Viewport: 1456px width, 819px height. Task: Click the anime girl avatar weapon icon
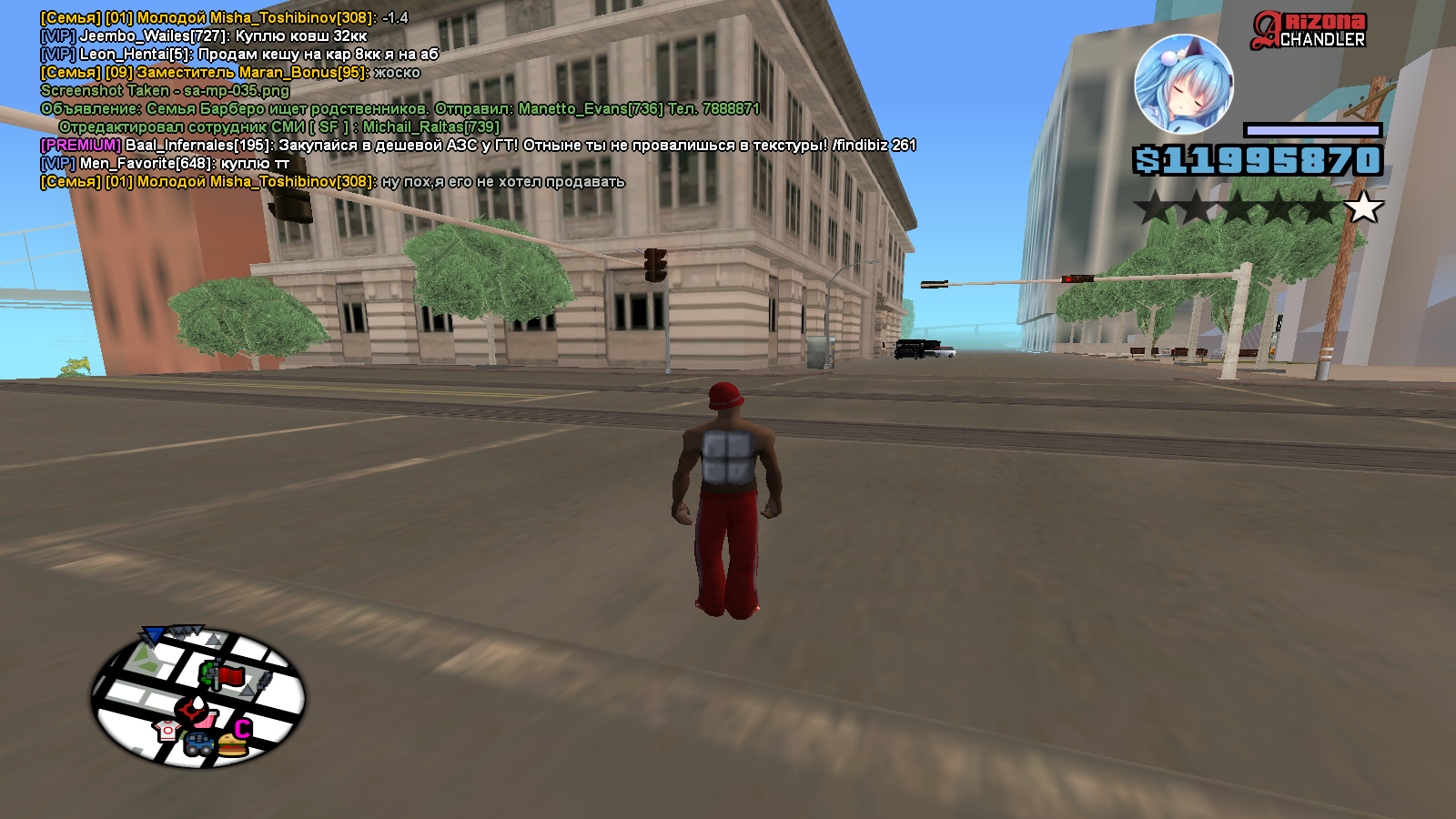(x=1183, y=85)
